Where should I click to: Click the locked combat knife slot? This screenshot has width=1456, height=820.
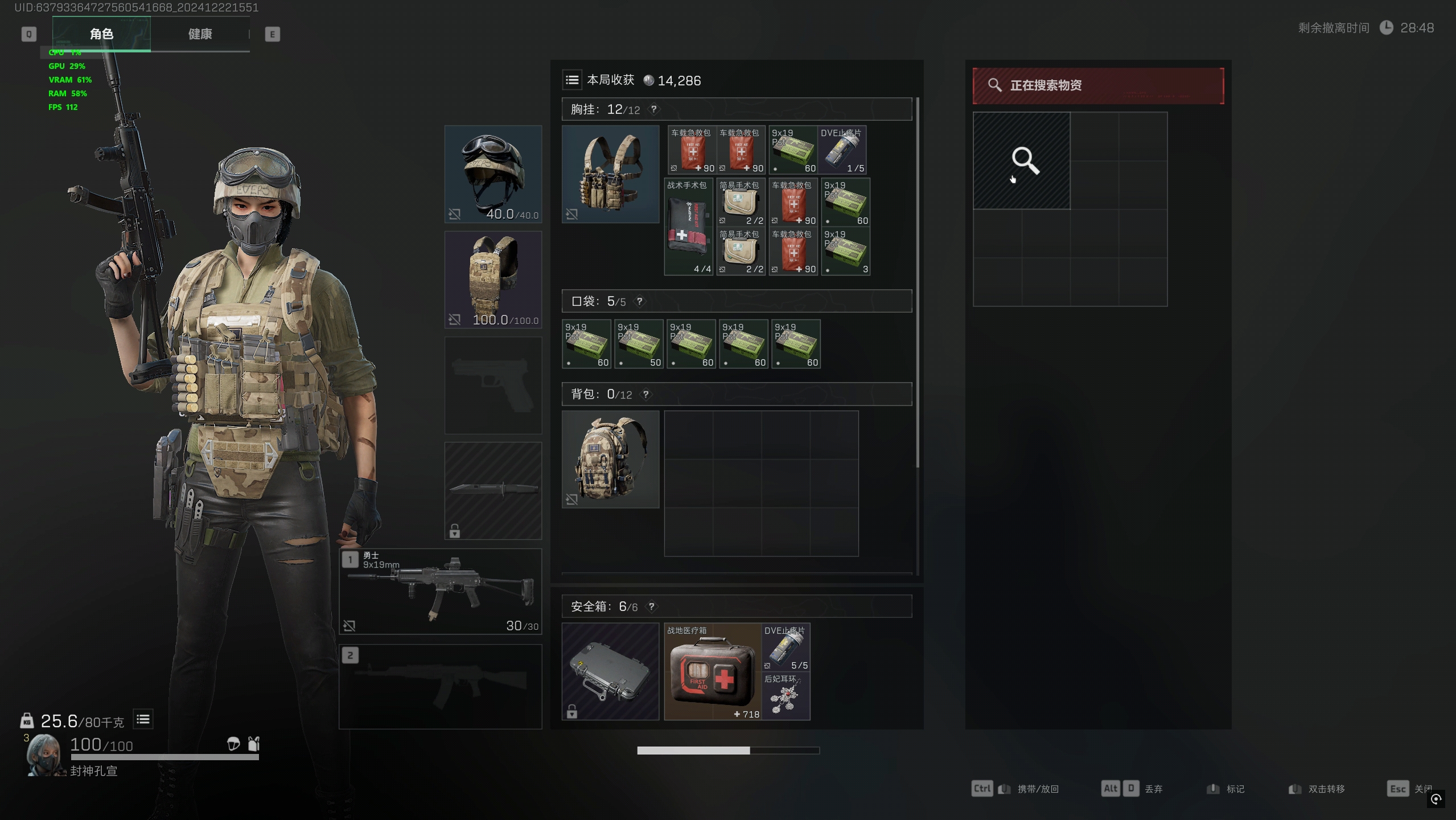(x=493, y=491)
